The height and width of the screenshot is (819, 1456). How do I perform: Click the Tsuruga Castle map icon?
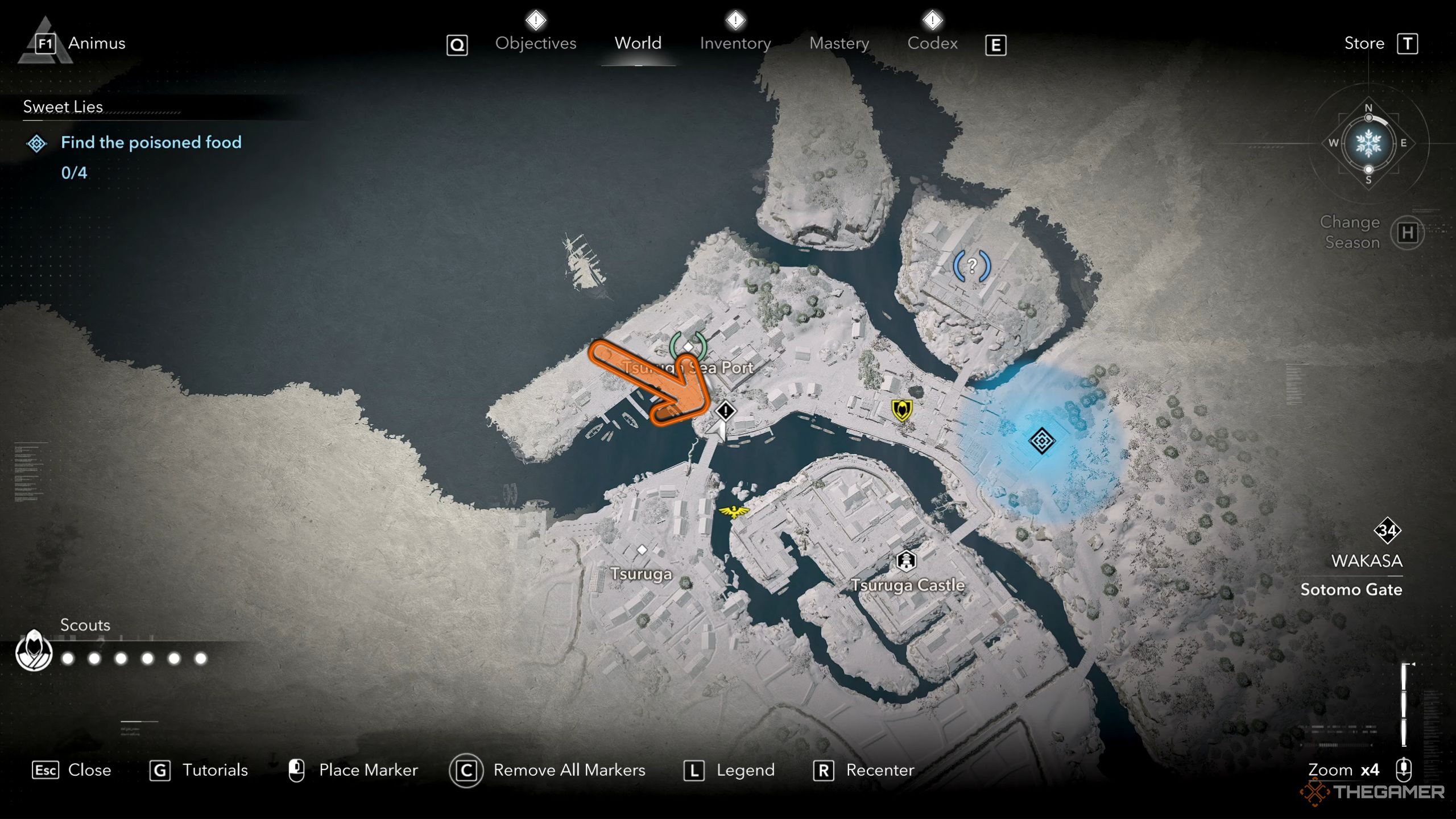[906, 561]
